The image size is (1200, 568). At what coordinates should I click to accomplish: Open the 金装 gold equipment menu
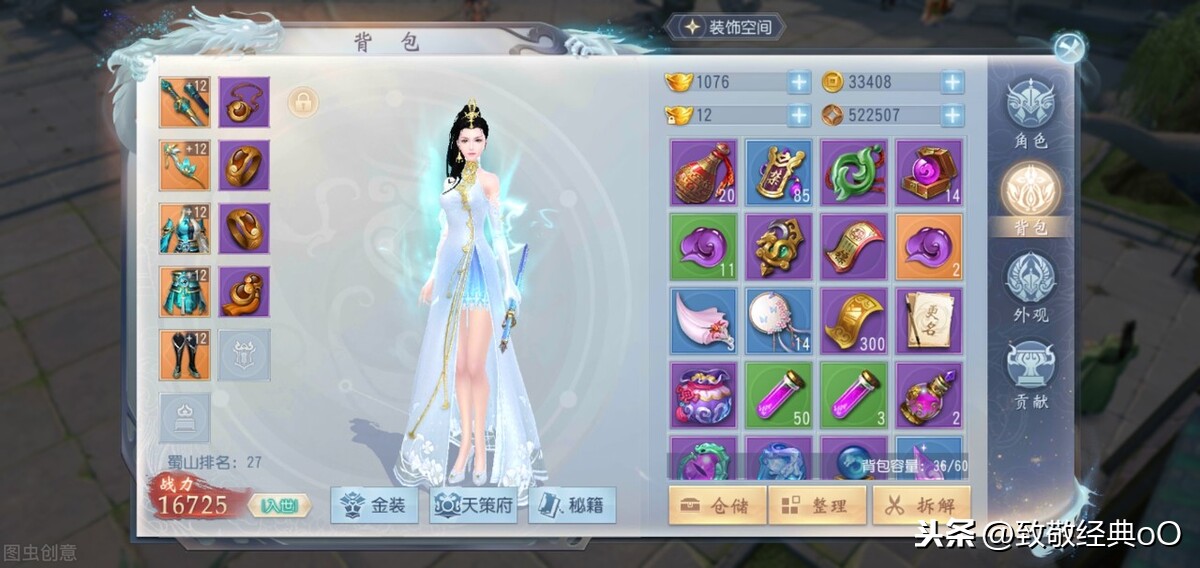point(377,505)
